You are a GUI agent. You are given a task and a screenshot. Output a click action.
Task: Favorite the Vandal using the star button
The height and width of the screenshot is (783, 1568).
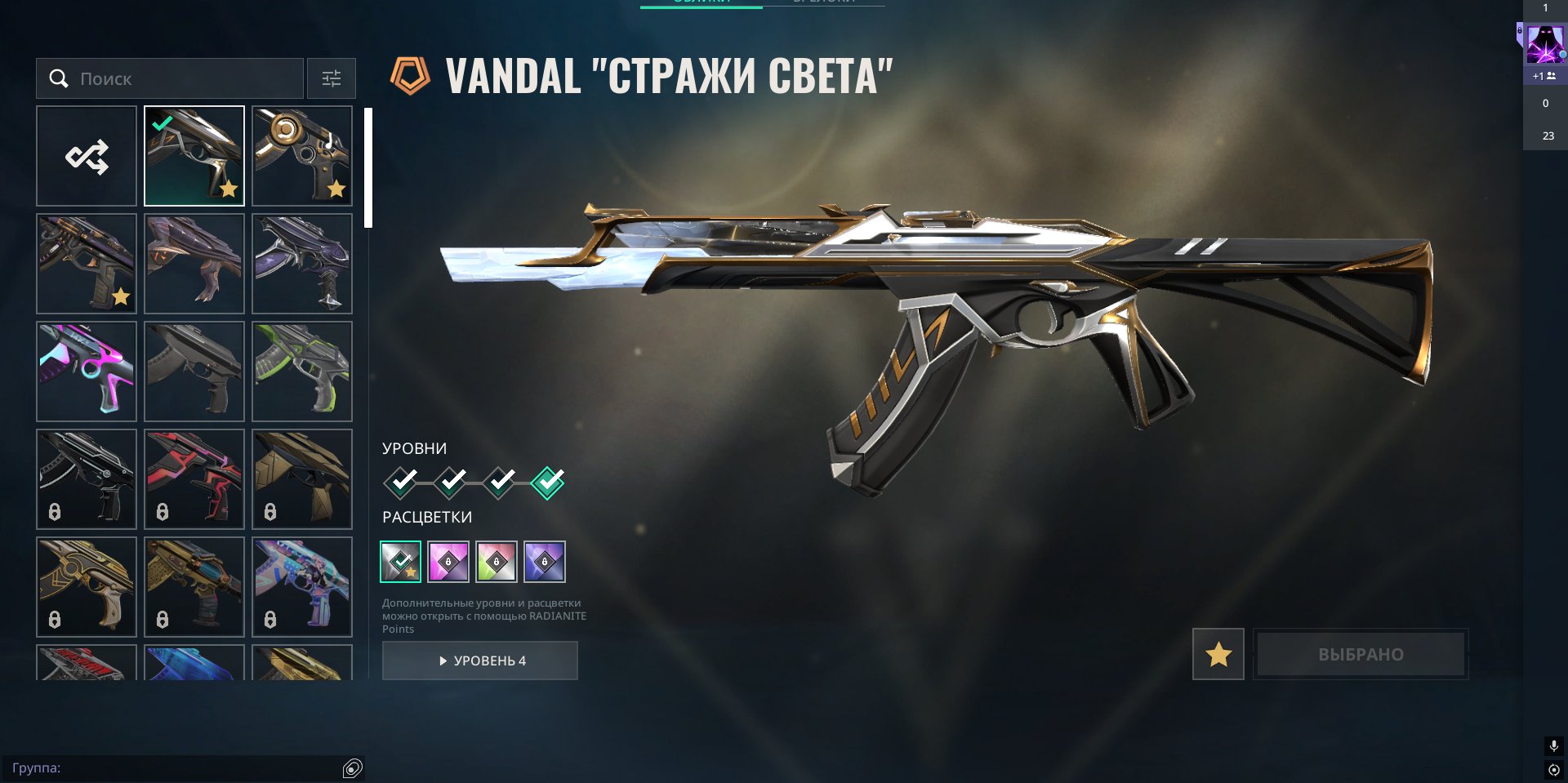(x=1218, y=654)
